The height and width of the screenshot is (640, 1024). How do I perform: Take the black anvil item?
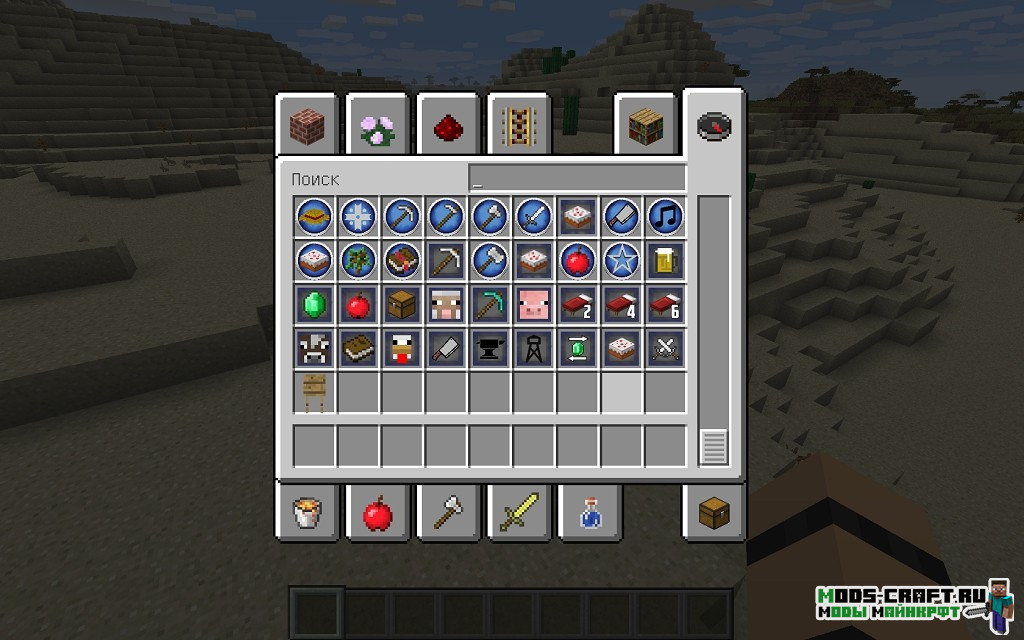[x=490, y=347]
